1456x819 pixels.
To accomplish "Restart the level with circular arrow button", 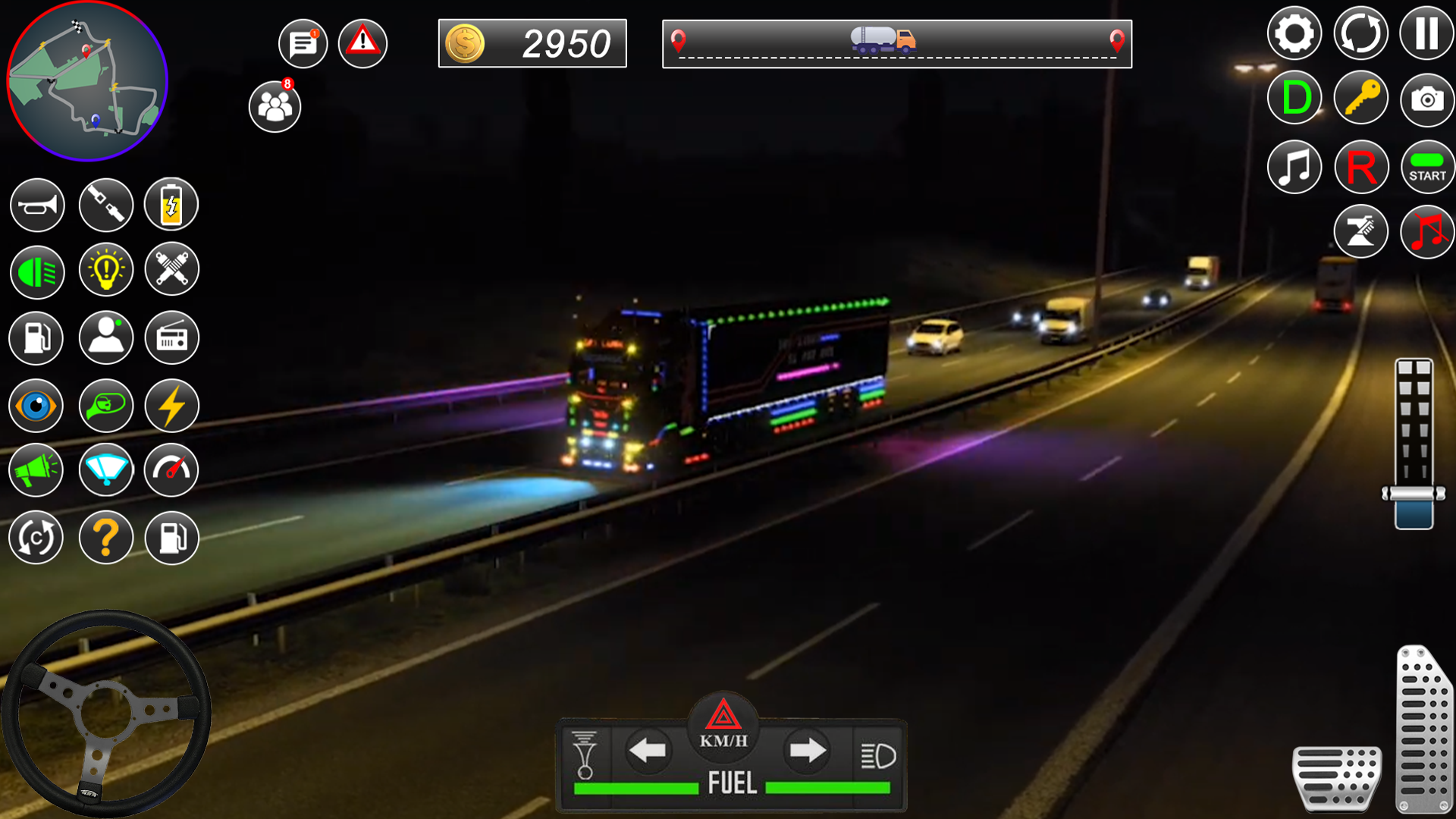I will click(1363, 33).
